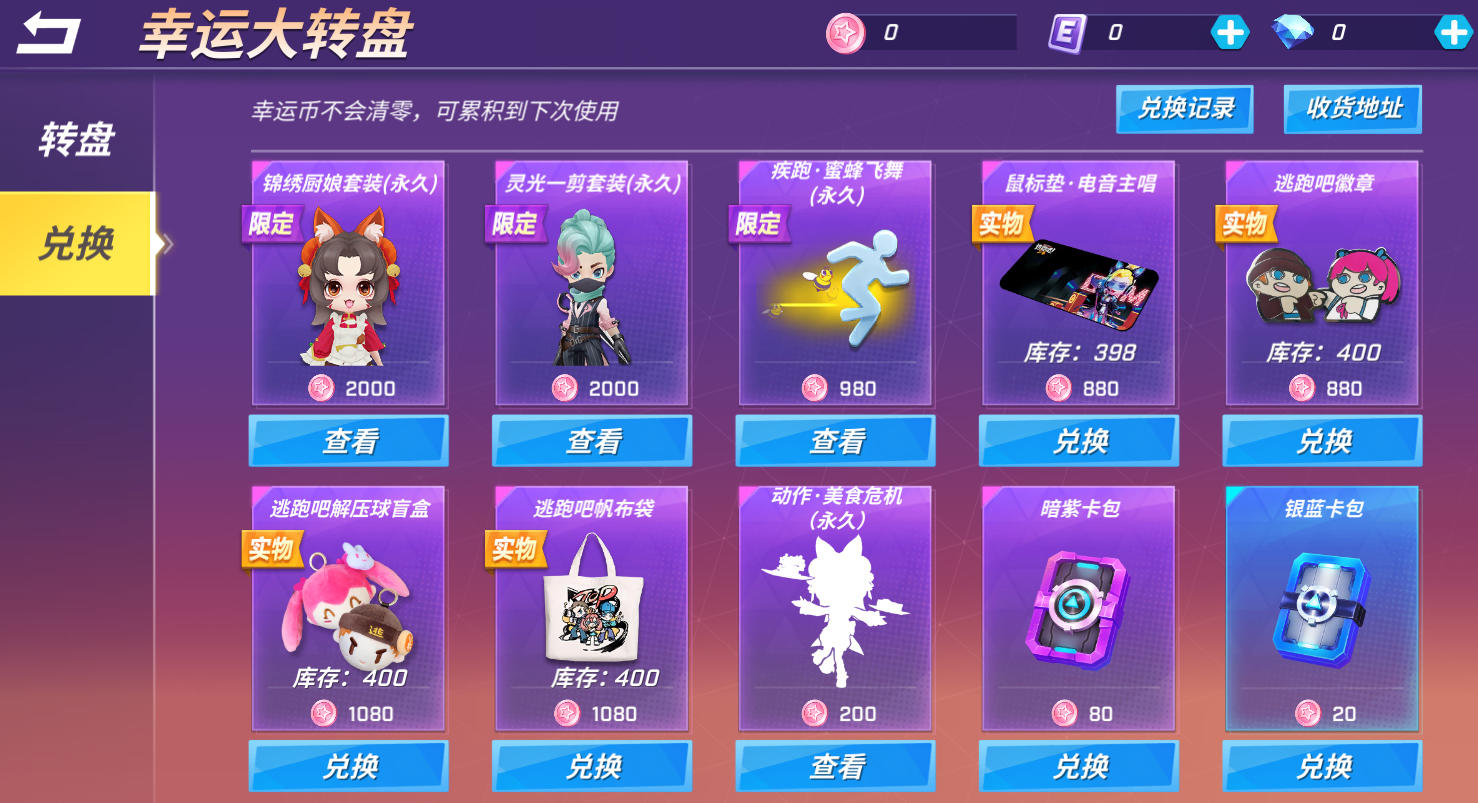Screen dimensions: 1478x803
Task: Click 查看 under 灵光一剪套装
Action: (592, 440)
